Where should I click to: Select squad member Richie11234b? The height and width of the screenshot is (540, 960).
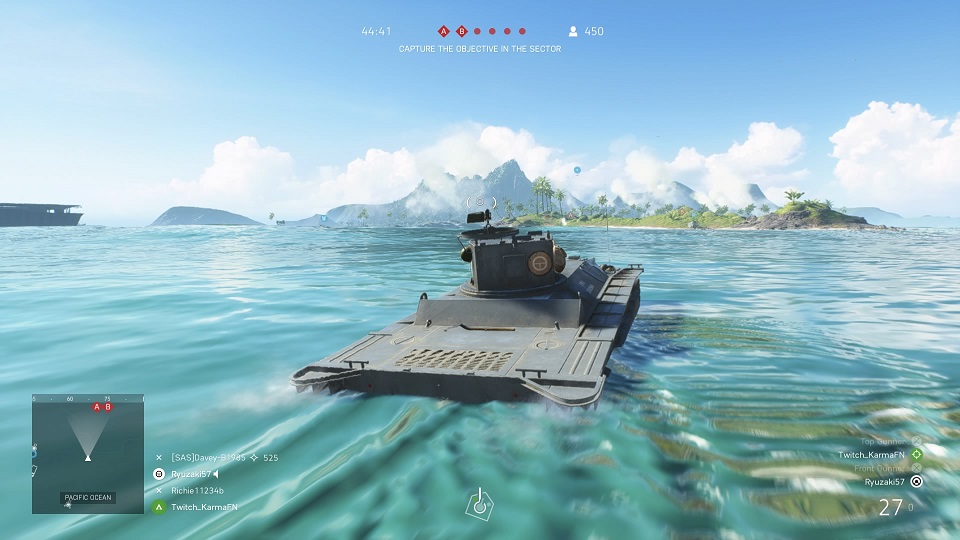tap(198, 491)
